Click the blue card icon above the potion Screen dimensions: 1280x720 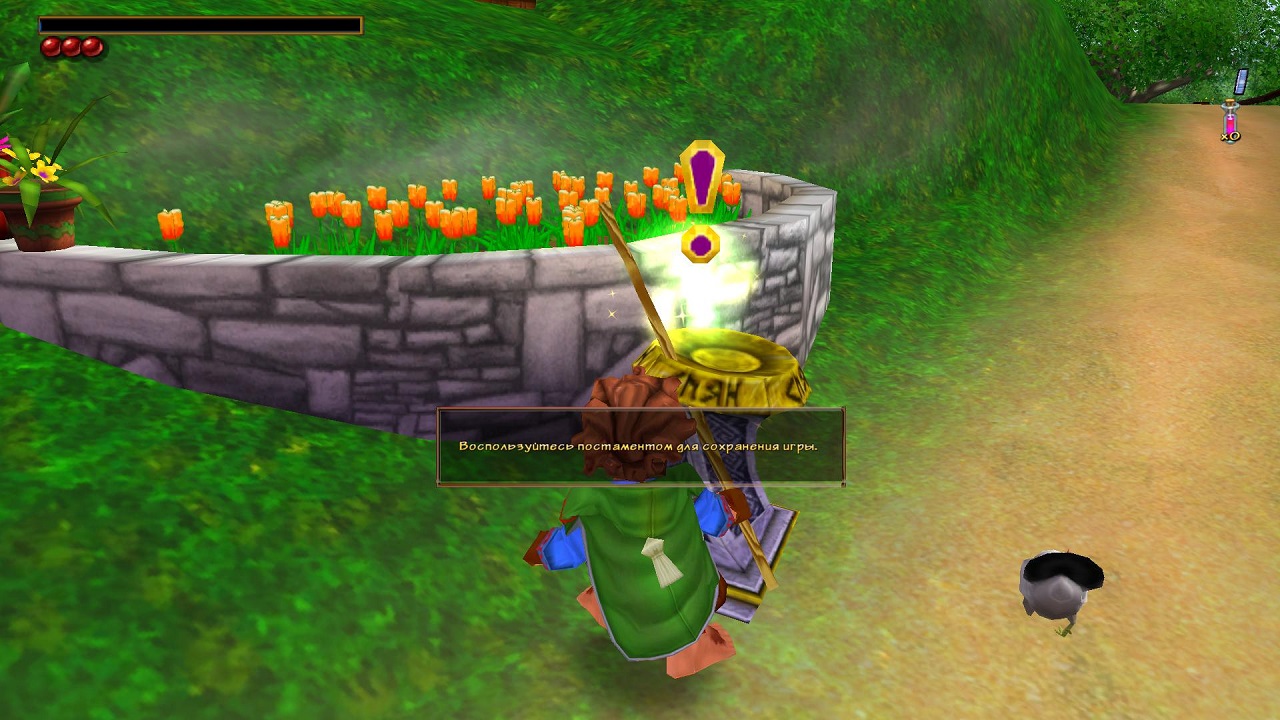tap(1241, 81)
